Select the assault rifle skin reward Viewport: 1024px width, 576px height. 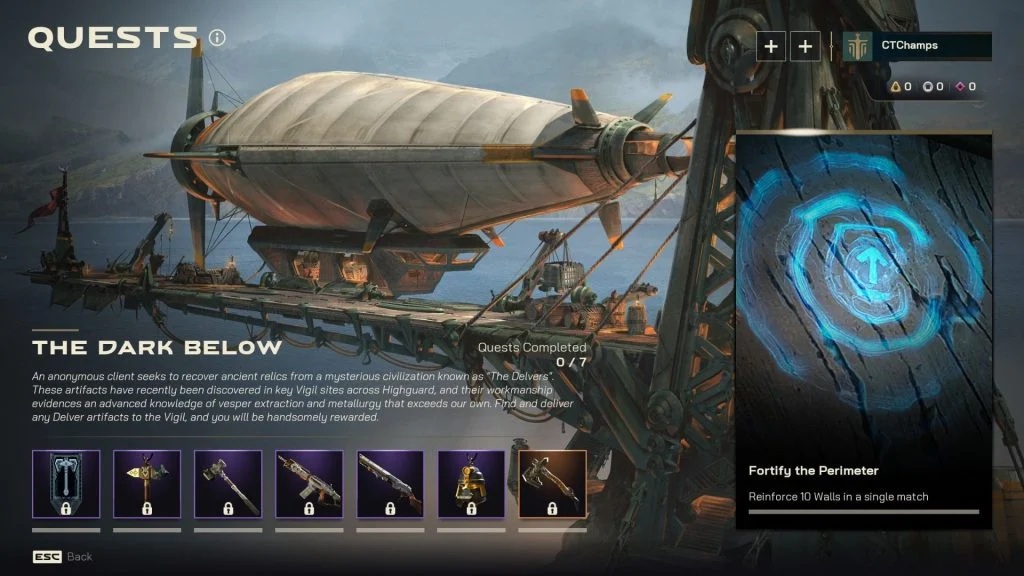(309, 484)
